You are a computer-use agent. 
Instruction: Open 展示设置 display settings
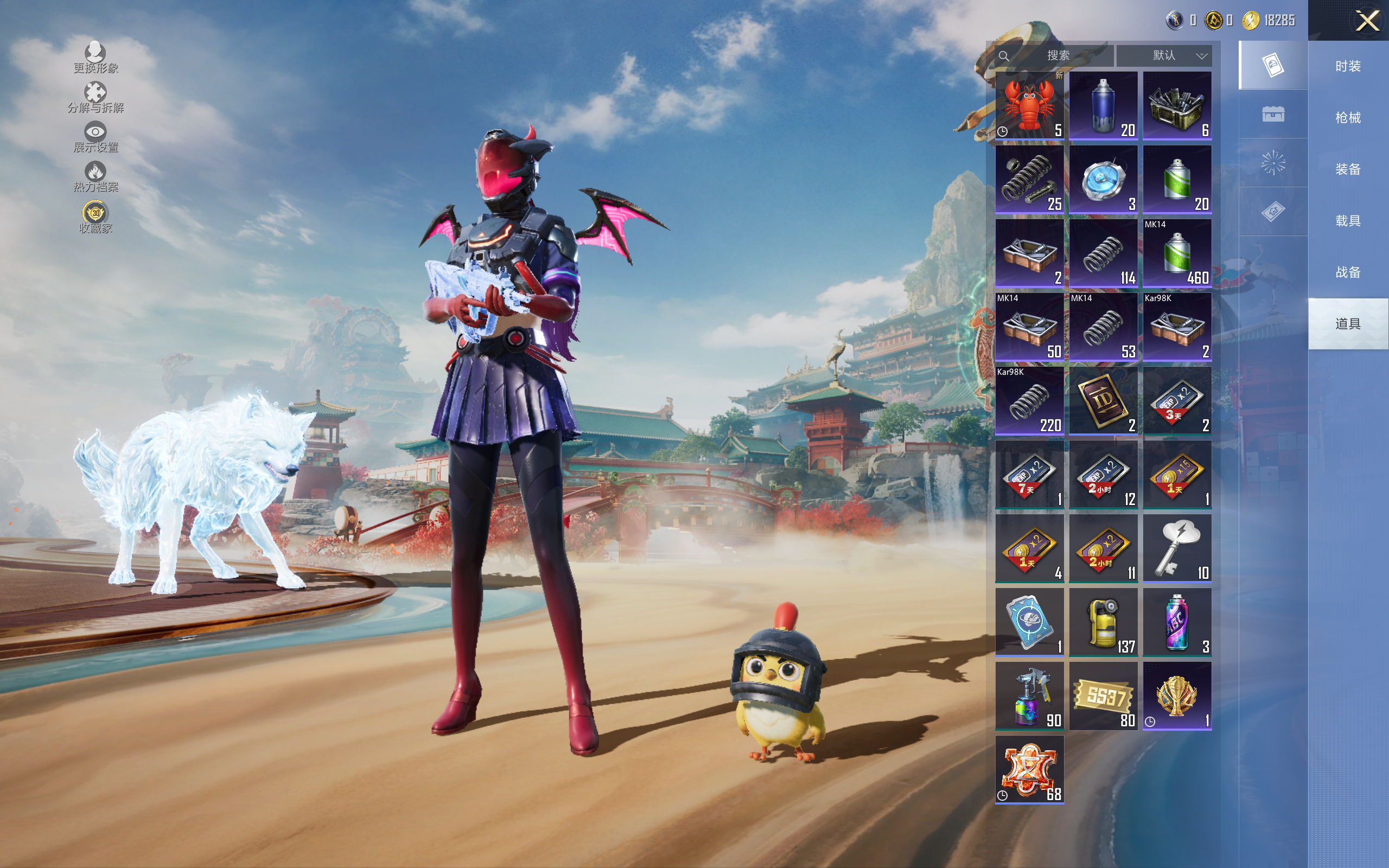coord(95,137)
